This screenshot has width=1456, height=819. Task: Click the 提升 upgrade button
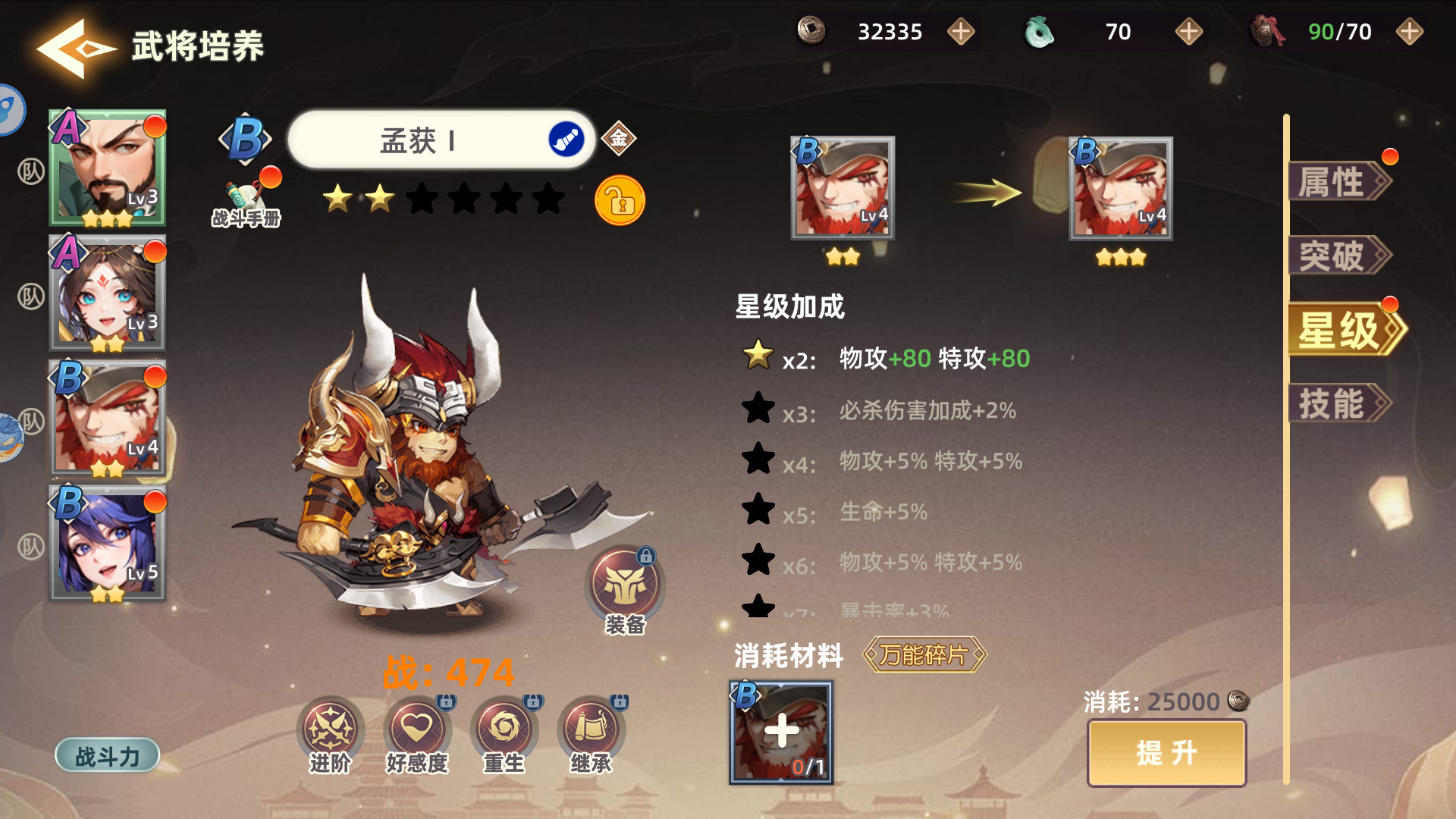[x=1166, y=753]
